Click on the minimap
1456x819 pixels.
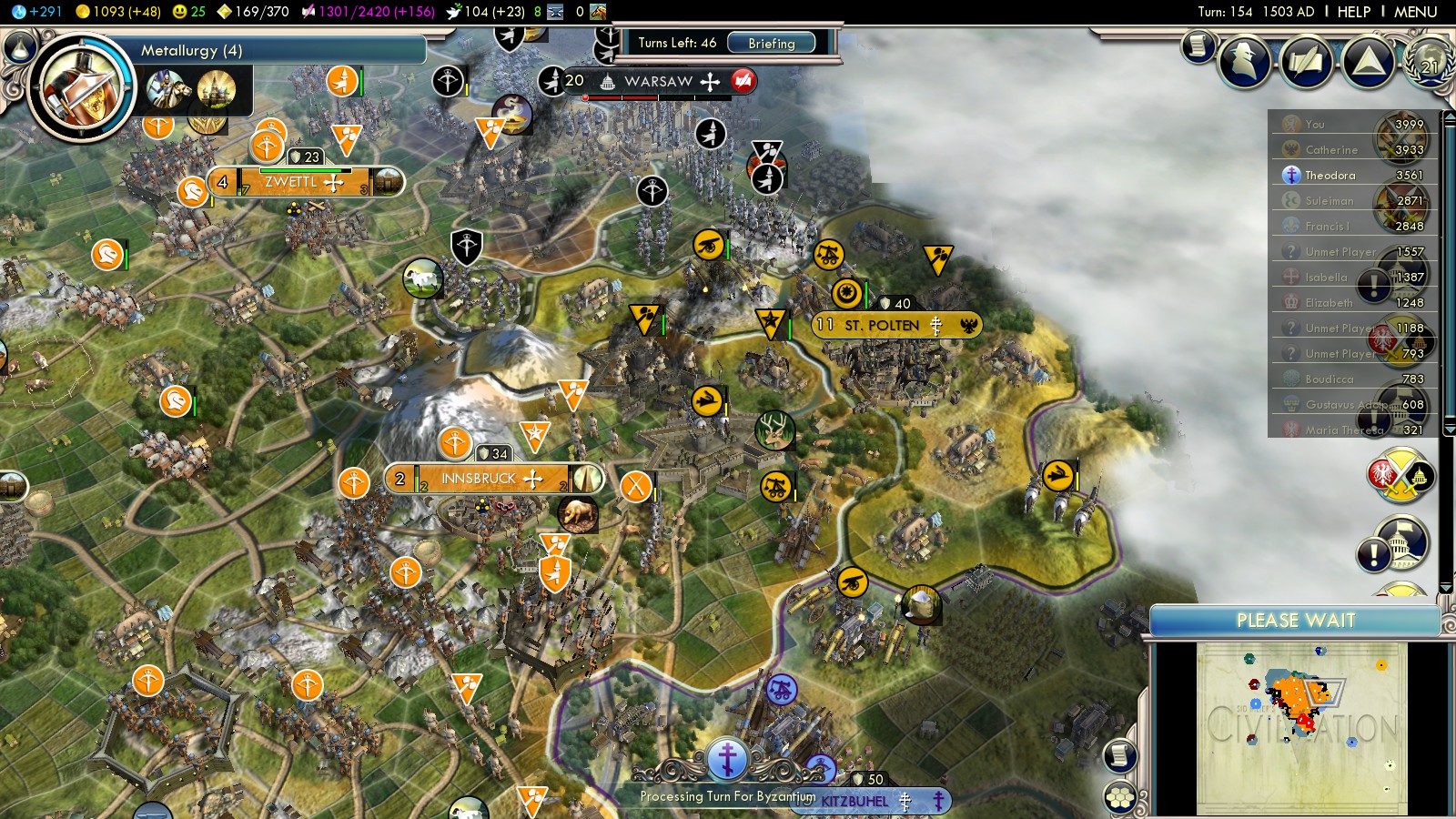click(x=1301, y=728)
